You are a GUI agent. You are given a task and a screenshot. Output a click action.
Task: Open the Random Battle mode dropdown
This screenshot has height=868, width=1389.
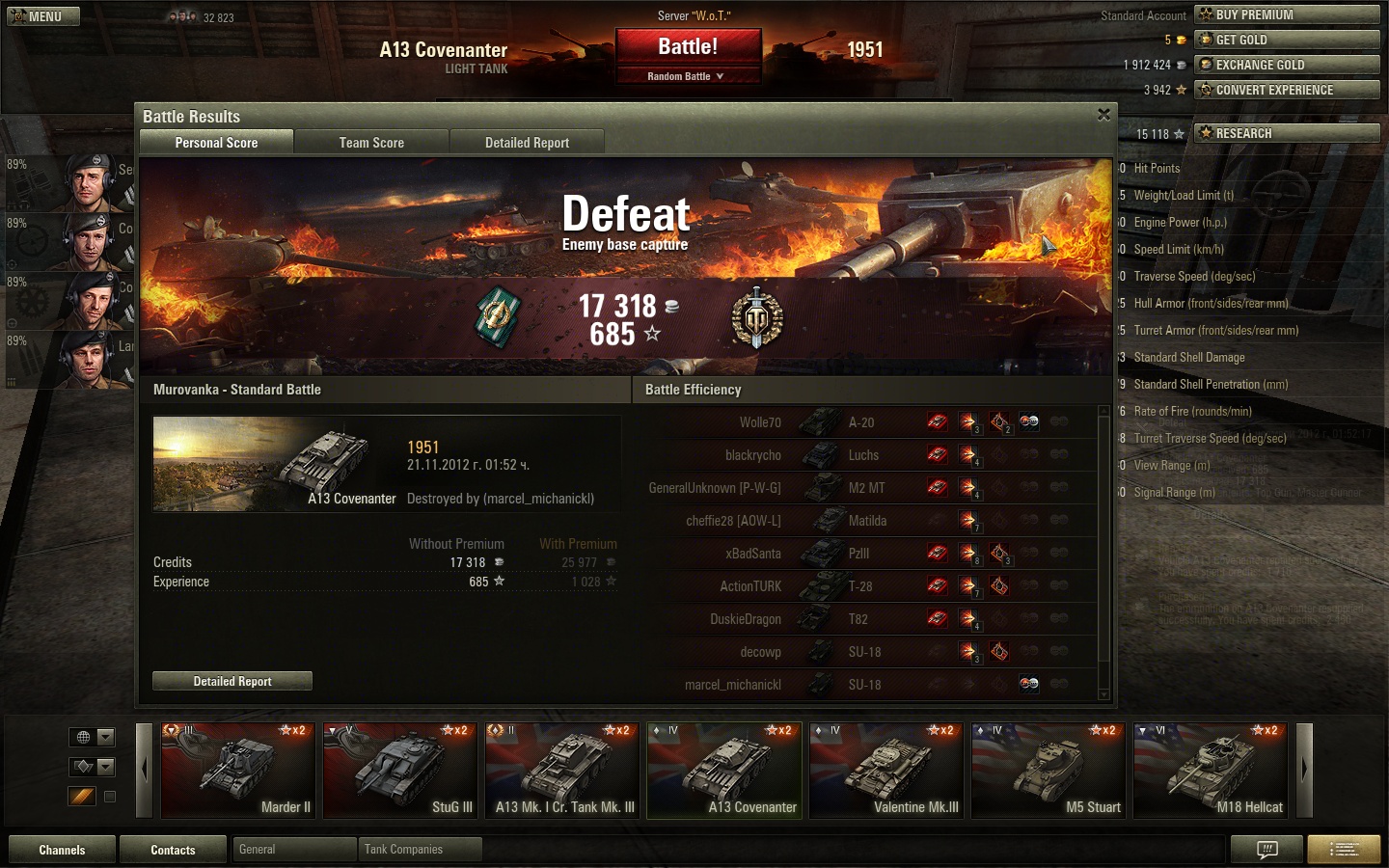(687, 76)
